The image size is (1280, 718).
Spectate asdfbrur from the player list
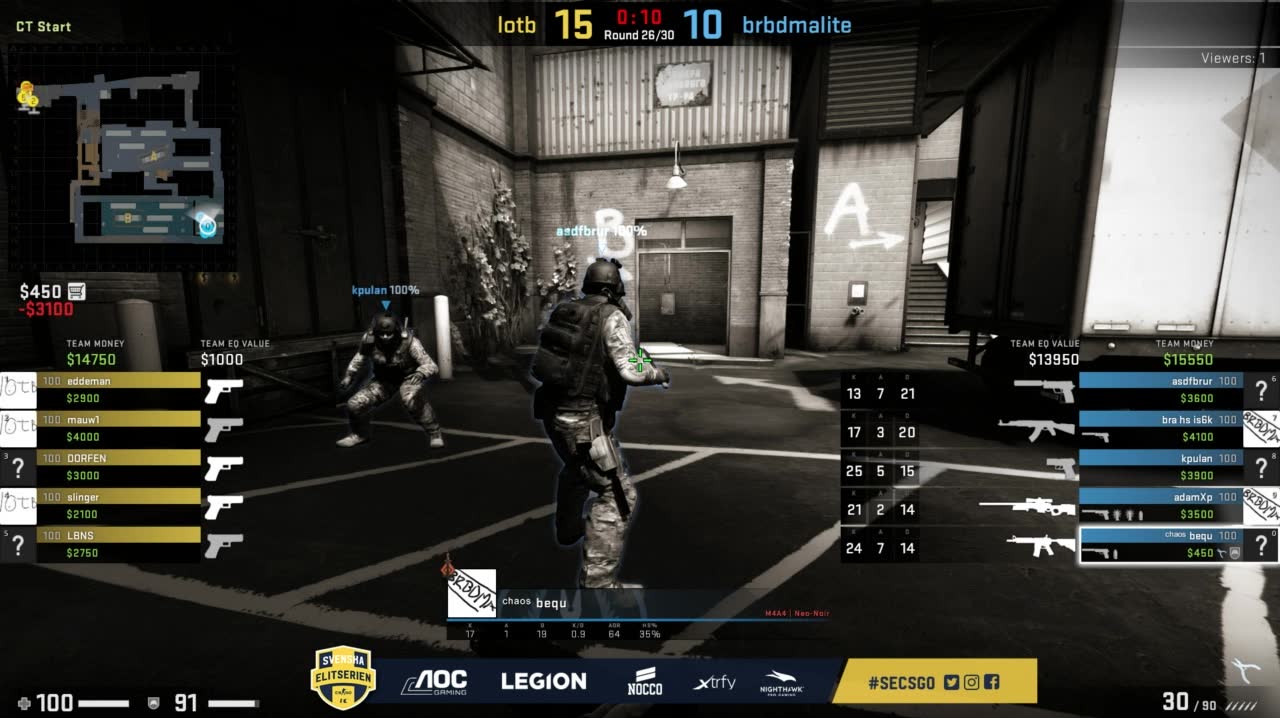[x=1160, y=389]
